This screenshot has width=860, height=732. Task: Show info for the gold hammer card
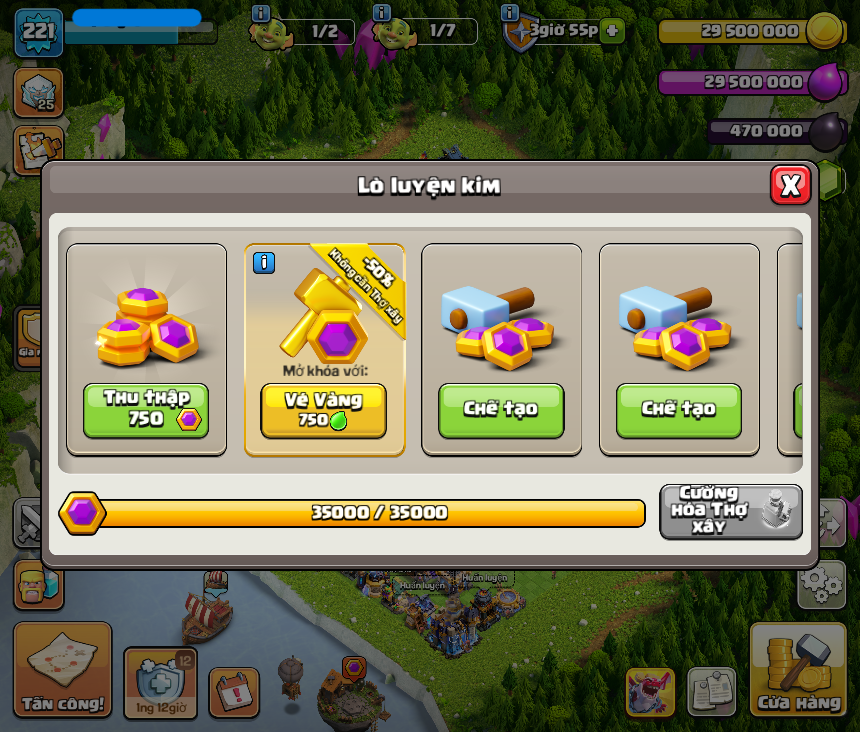tap(264, 263)
